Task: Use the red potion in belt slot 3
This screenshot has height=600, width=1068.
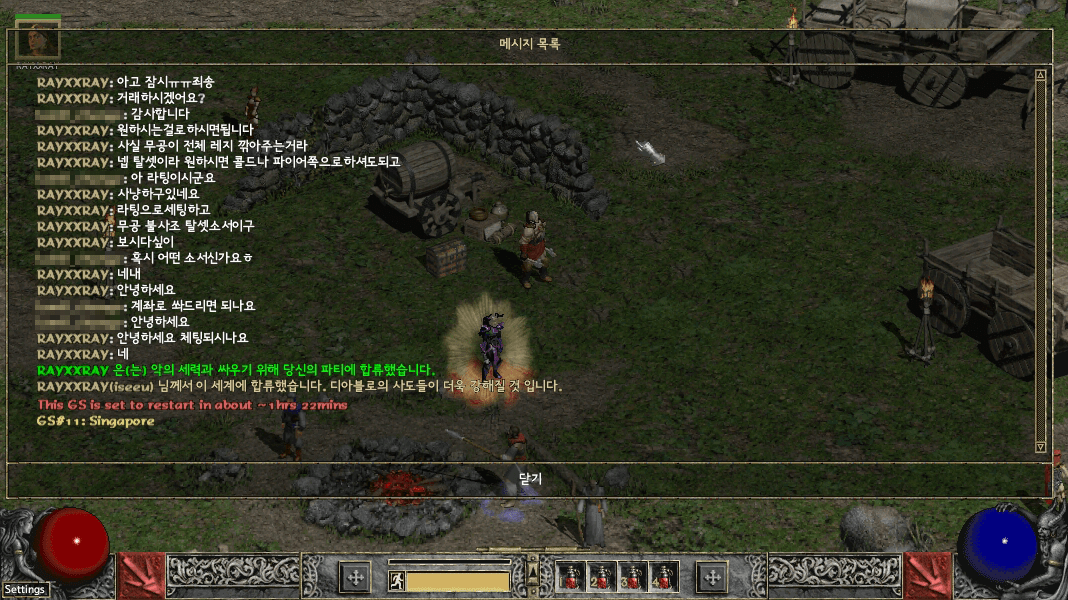Action: pyautogui.click(x=634, y=576)
